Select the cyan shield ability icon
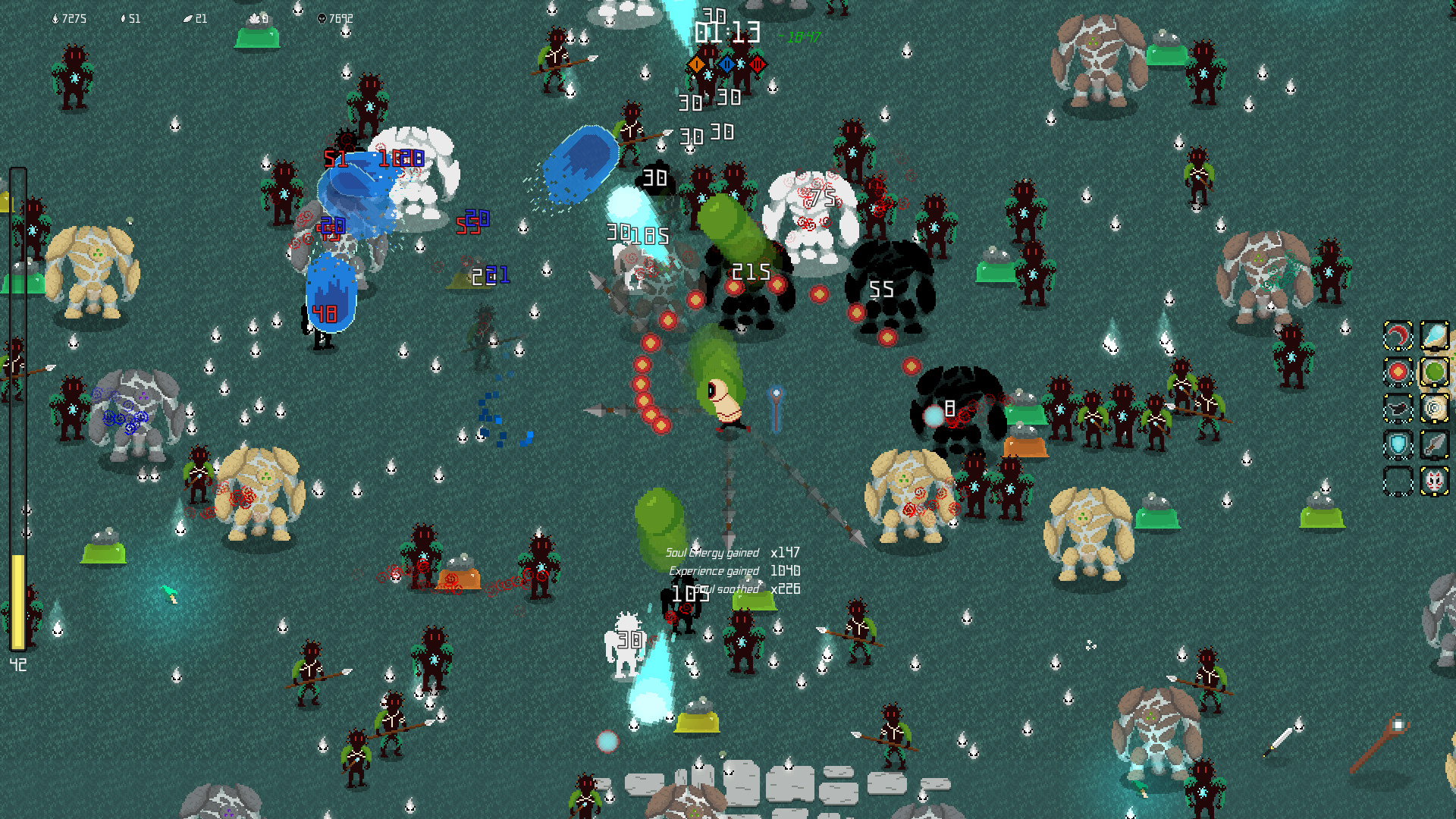 click(x=1398, y=444)
